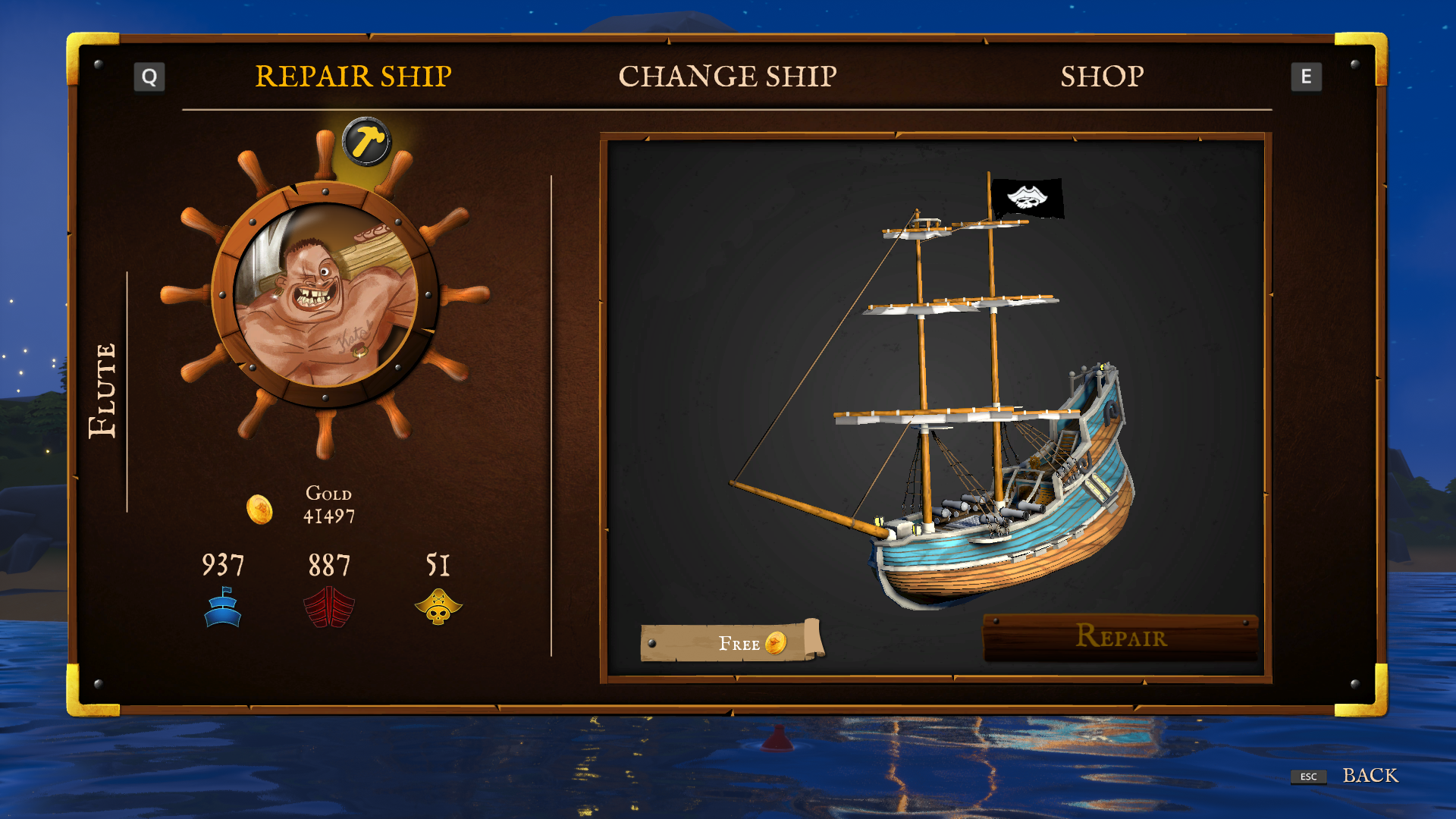Click the Q key shortcut badge
1456x819 pixels.
point(149,76)
